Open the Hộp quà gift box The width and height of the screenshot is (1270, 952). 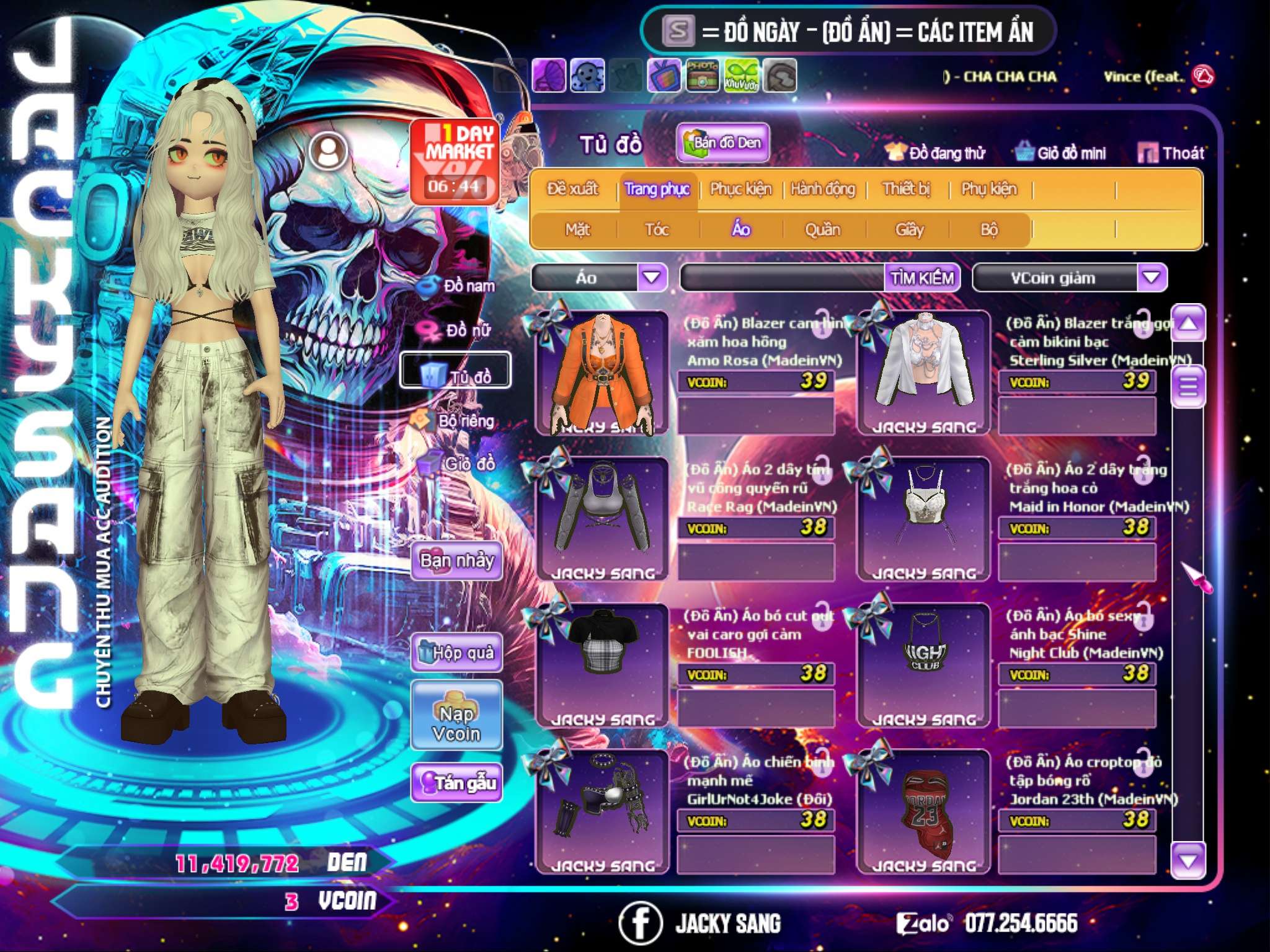pyautogui.click(x=456, y=652)
